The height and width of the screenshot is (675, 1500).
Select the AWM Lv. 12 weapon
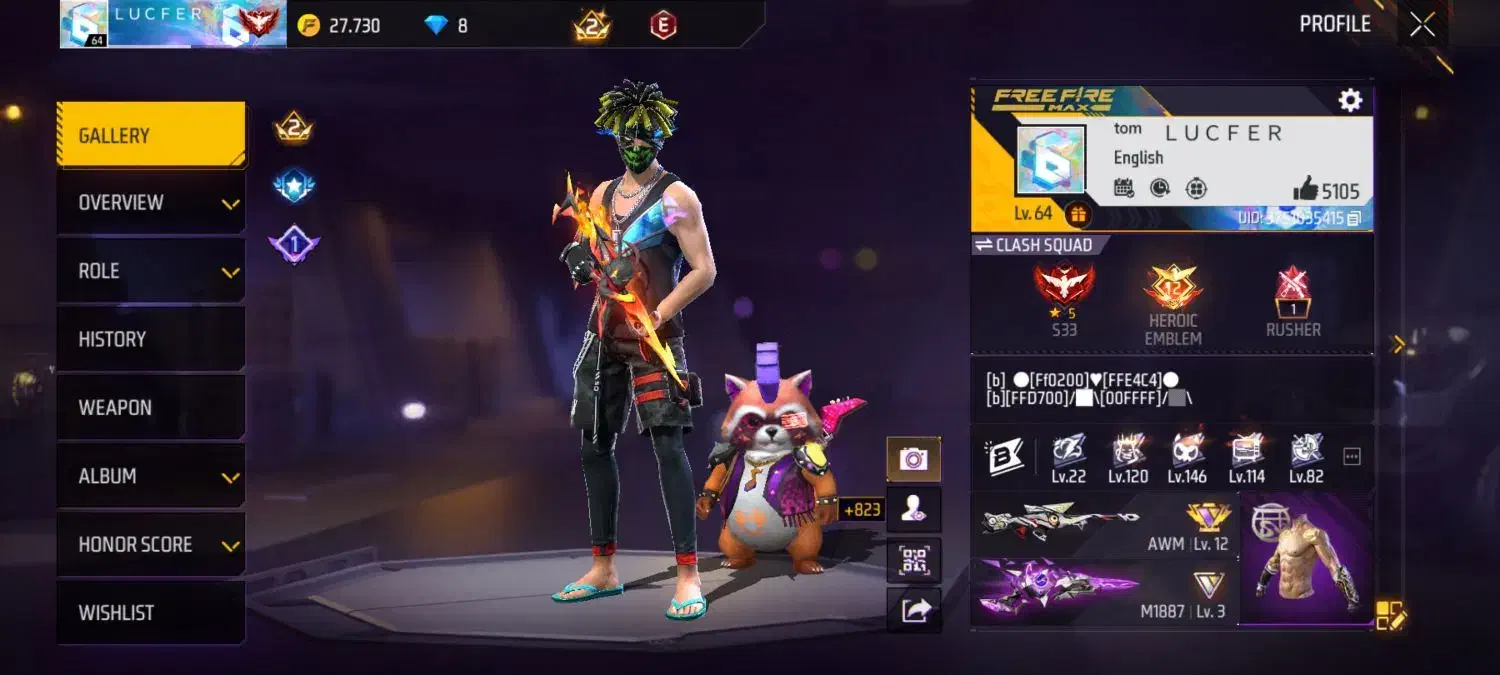(1104, 525)
